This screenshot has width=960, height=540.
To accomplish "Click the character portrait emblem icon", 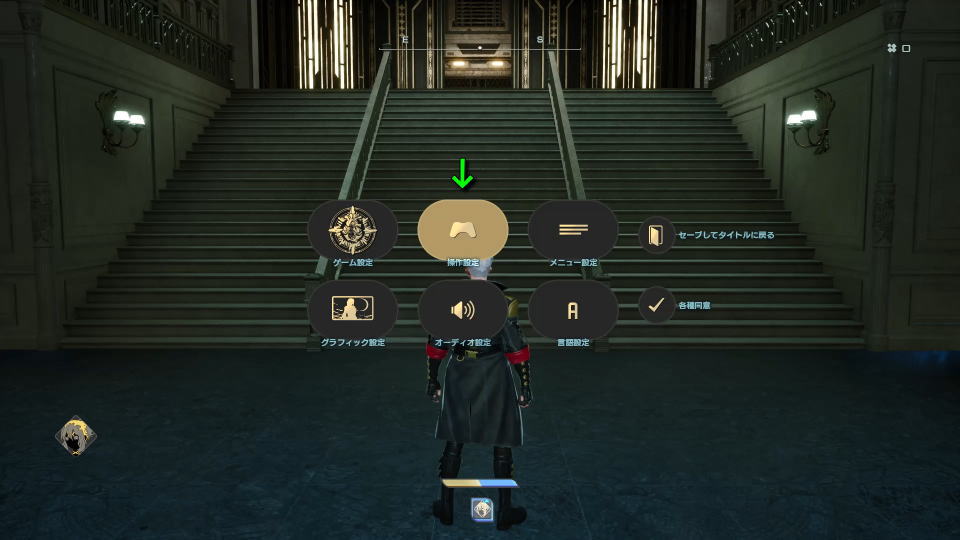I will click(x=75, y=435).
